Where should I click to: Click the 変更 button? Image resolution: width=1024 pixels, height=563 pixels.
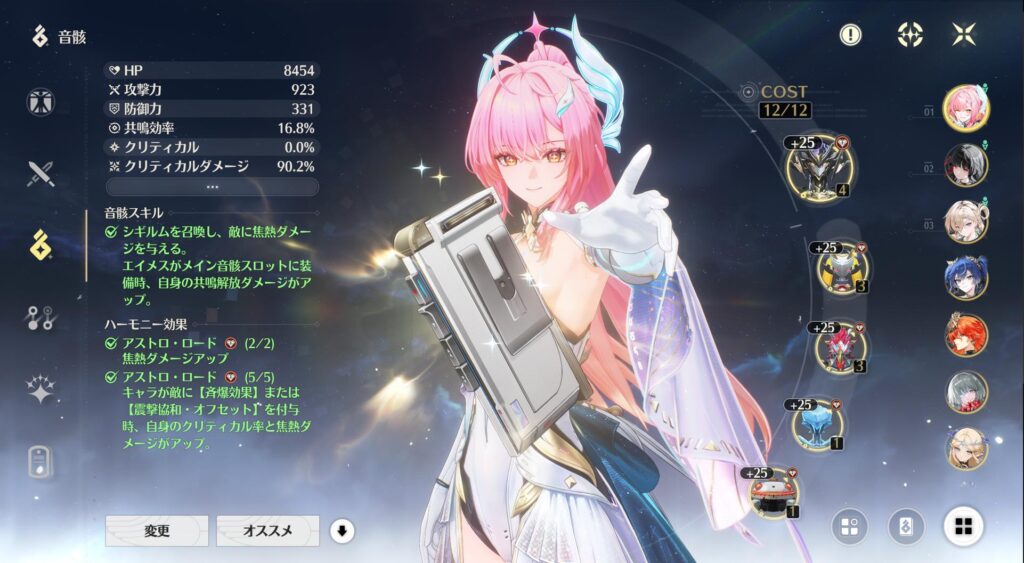tap(157, 531)
